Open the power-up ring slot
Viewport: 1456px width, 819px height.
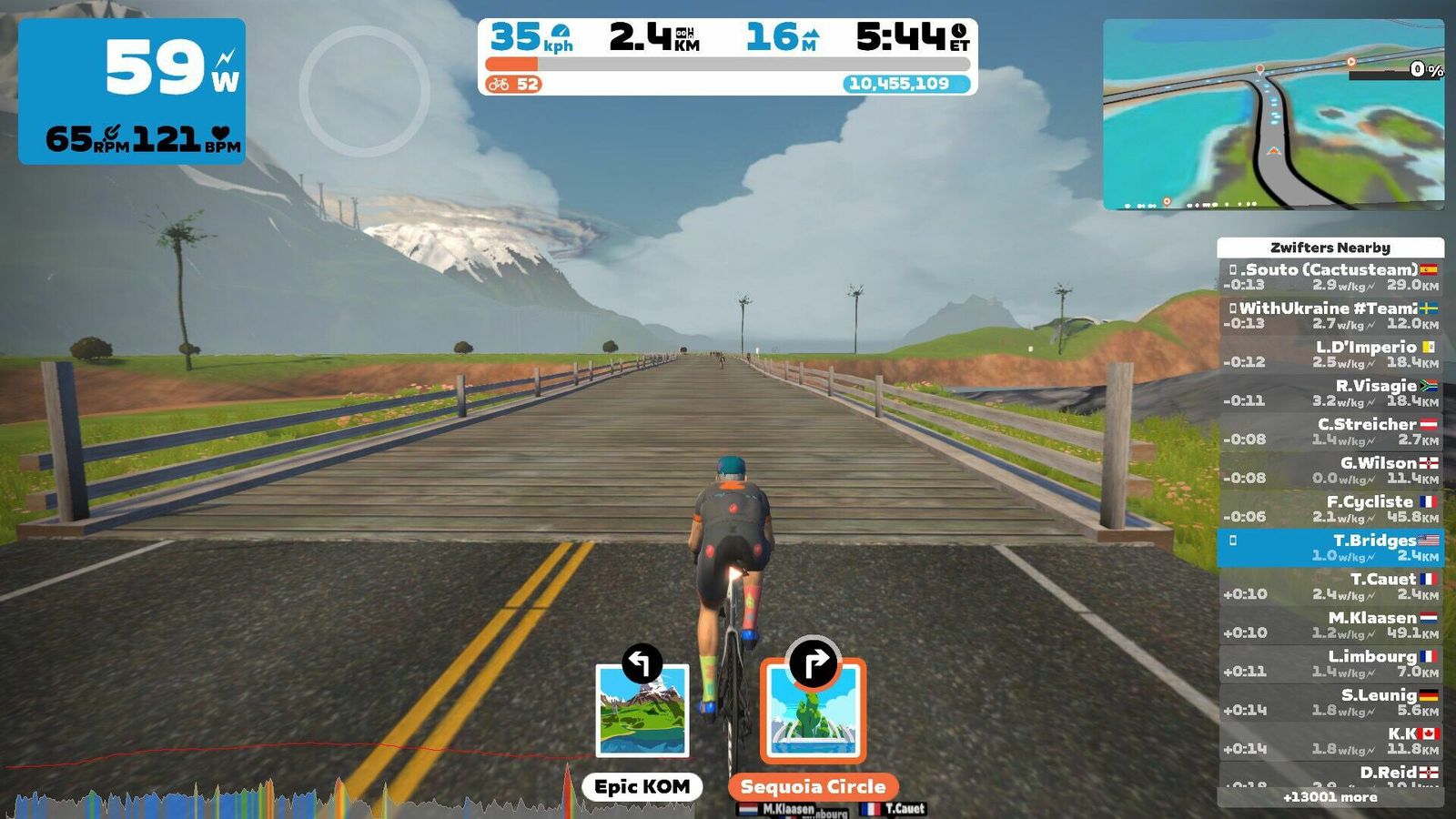click(x=364, y=91)
